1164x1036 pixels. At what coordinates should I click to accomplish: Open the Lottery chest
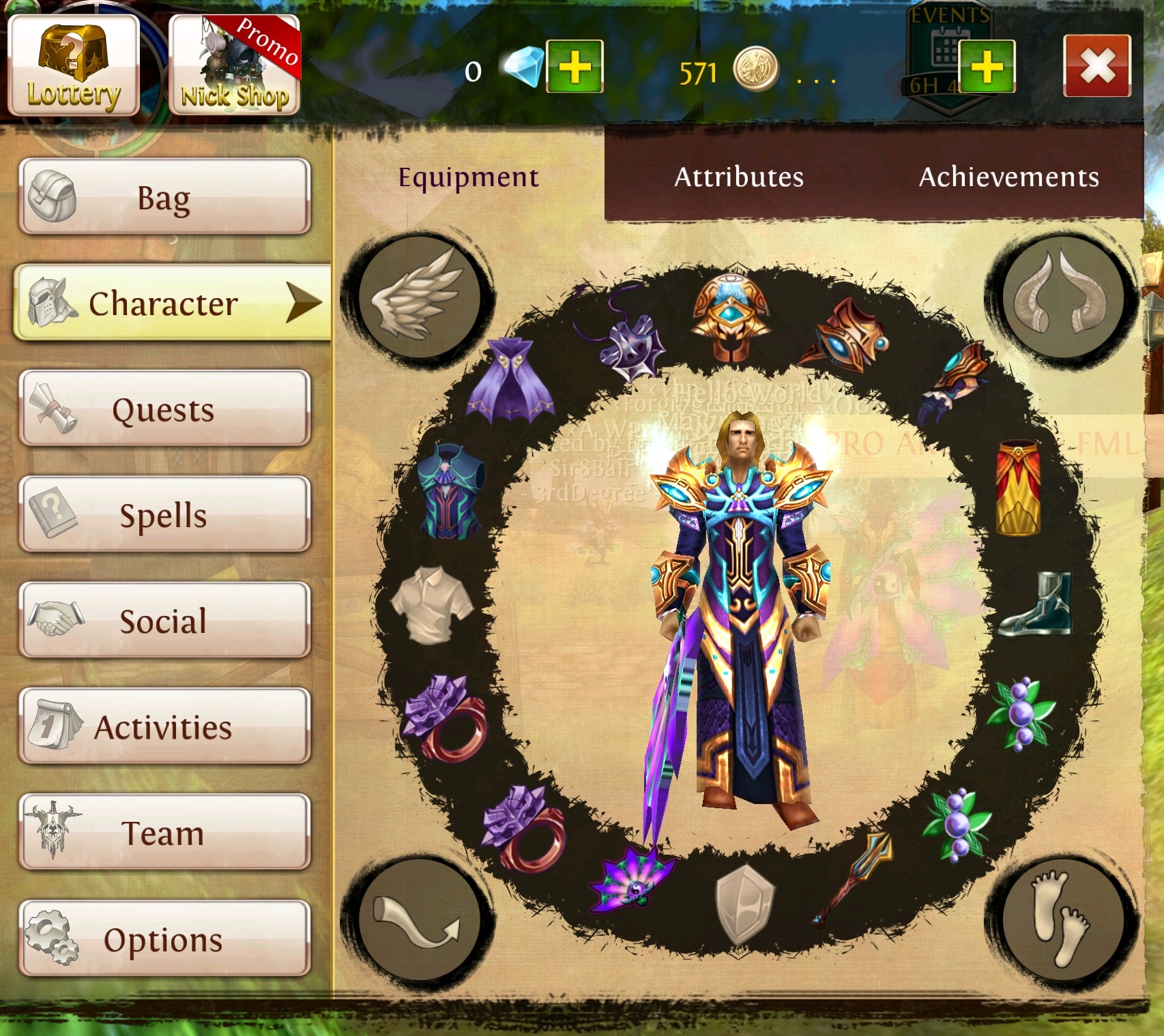click(x=74, y=65)
